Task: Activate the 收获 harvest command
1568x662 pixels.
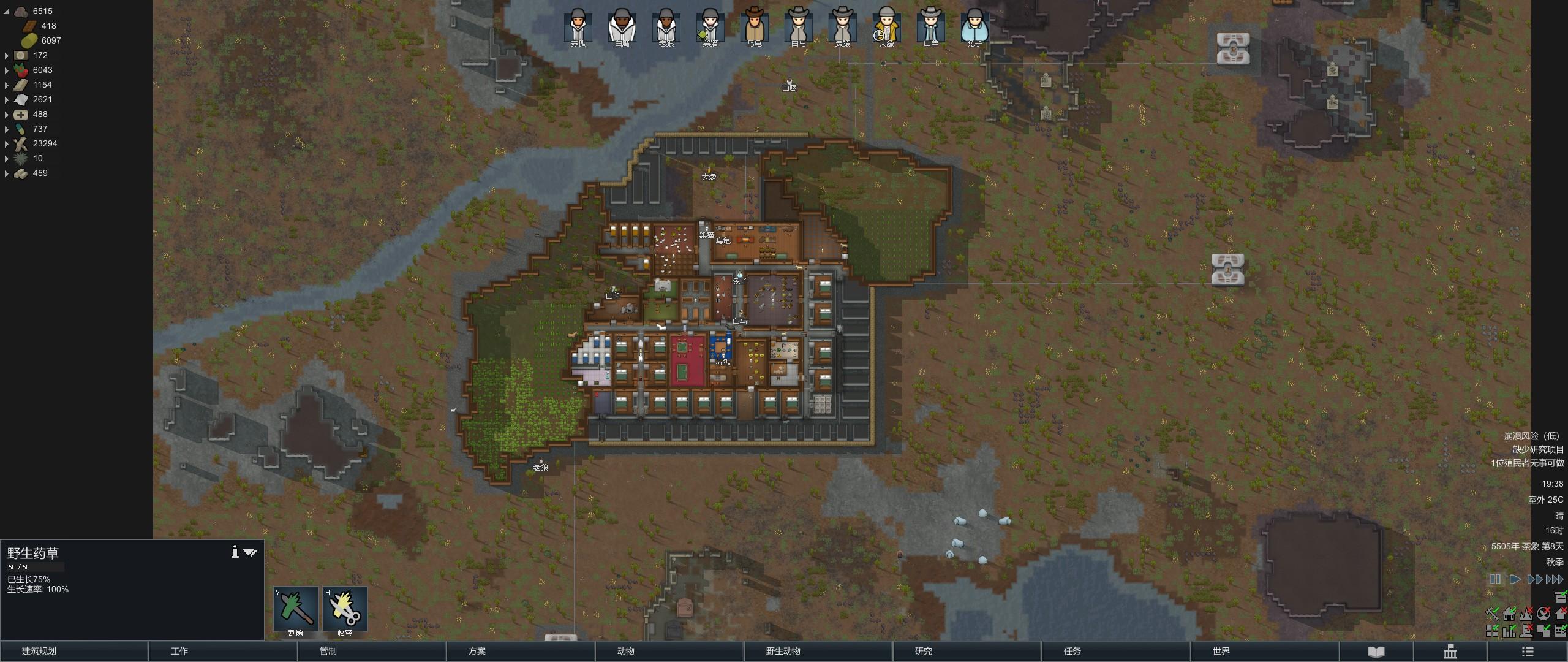Action: pos(345,609)
